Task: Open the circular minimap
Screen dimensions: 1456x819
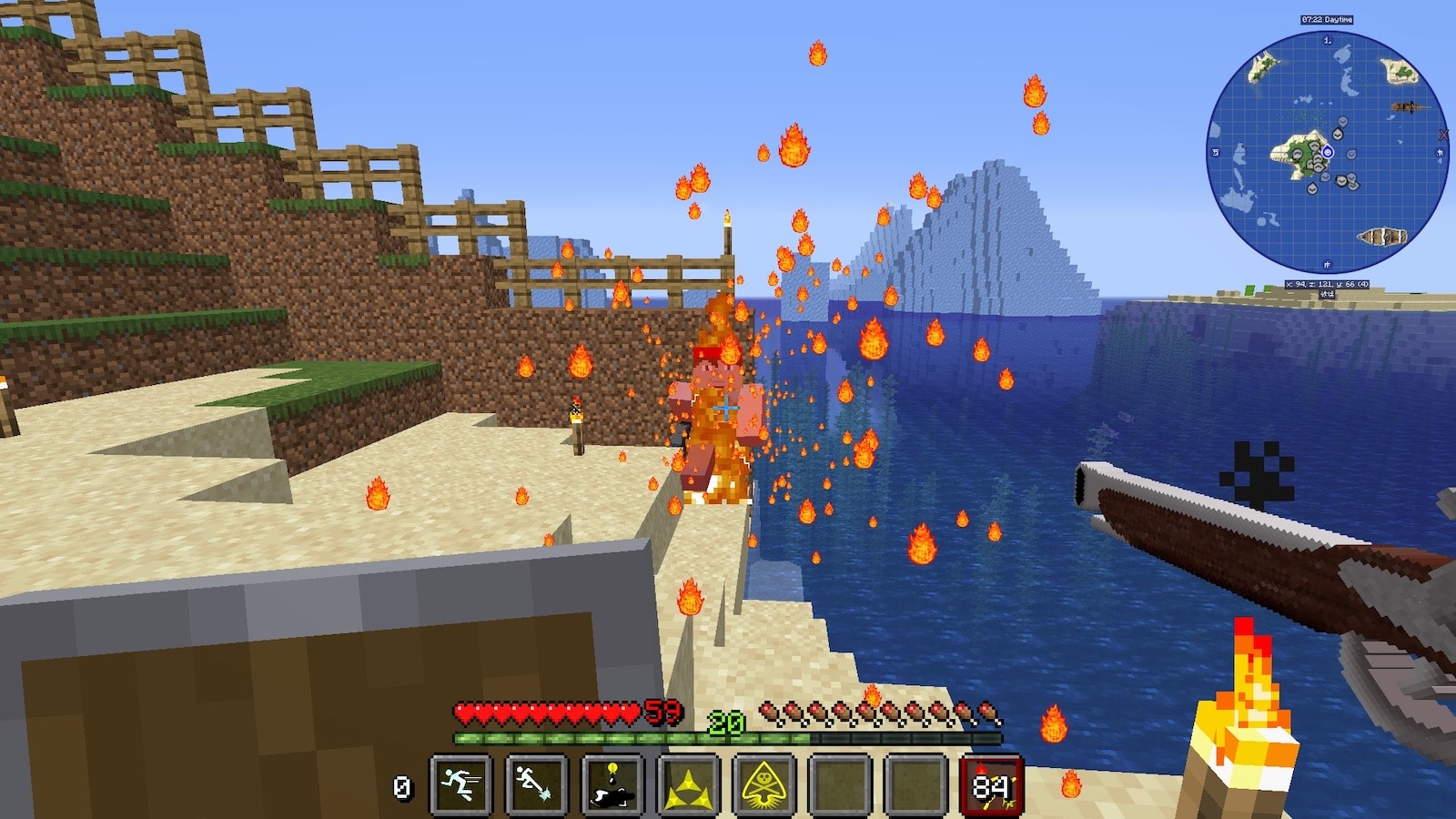Action: [x=1327, y=152]
